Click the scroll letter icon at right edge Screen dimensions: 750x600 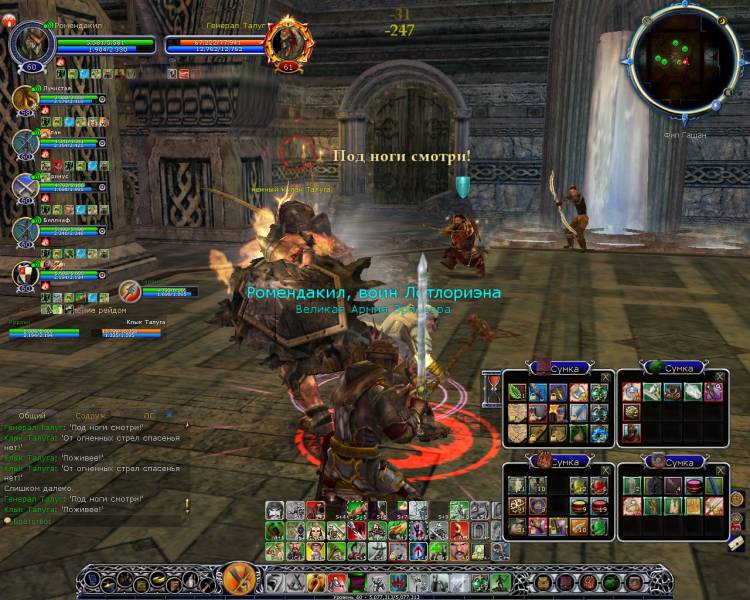click(736, 541)
